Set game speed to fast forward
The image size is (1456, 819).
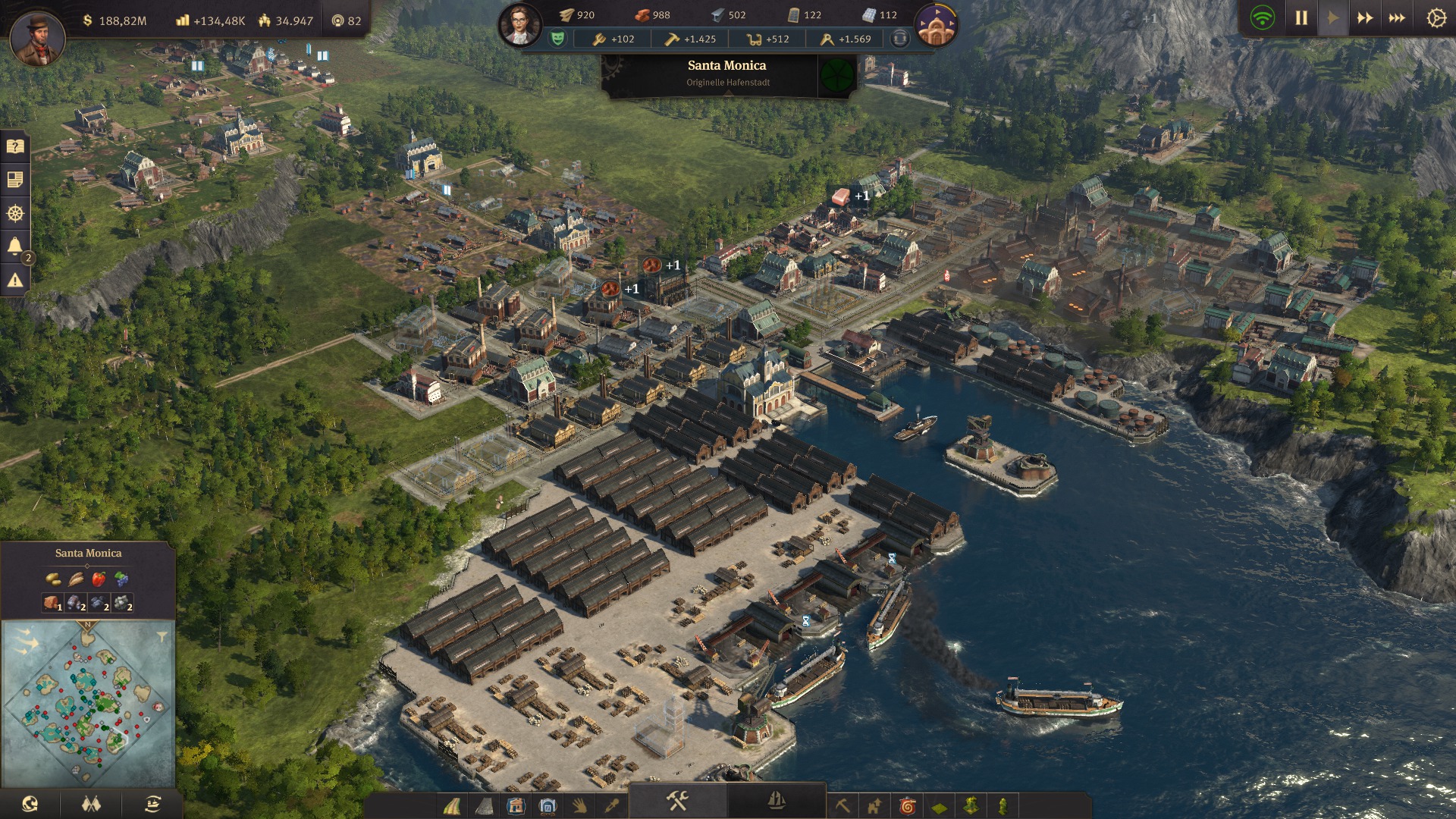pos(1365,18)
